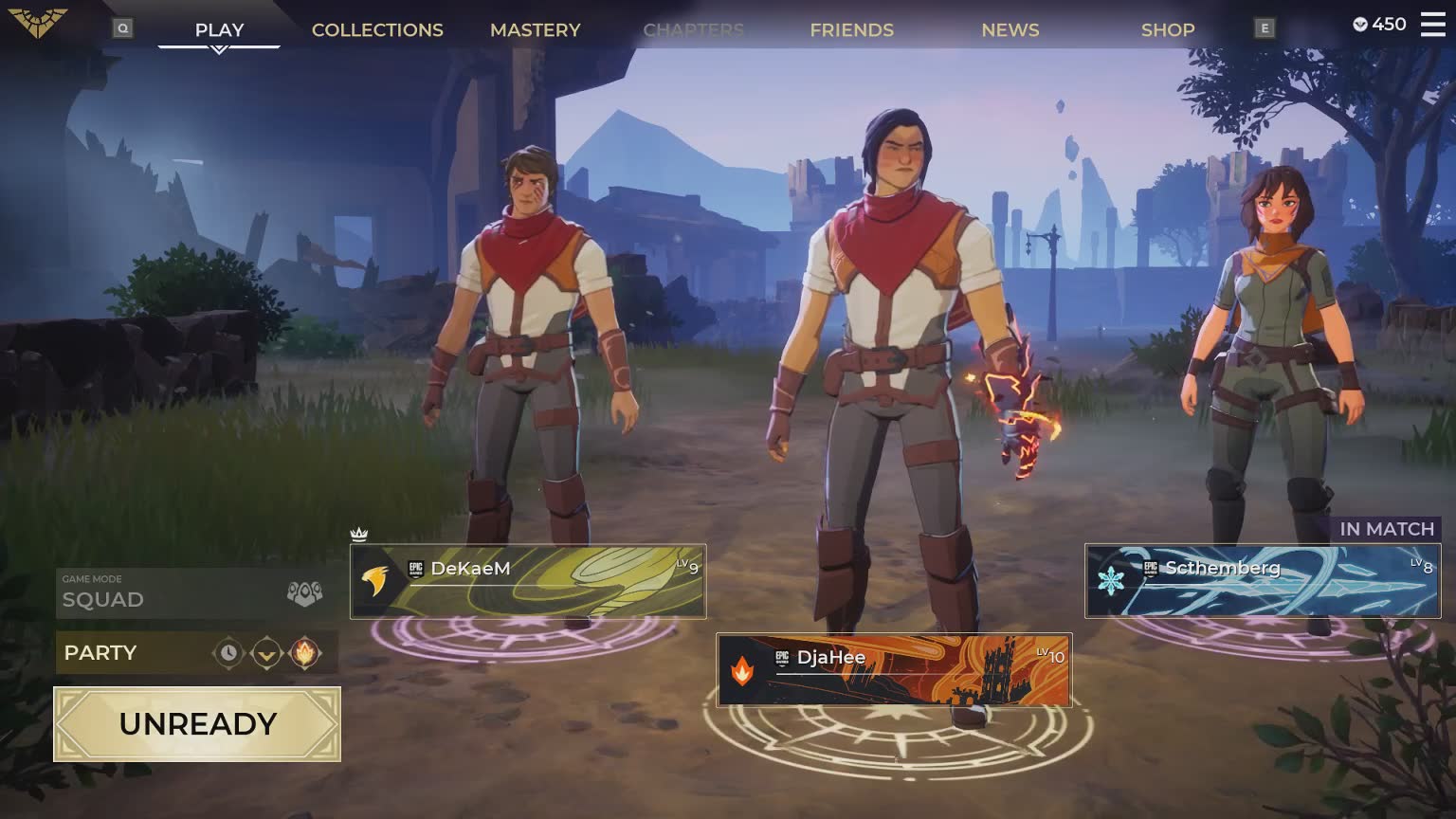Click the party flame icon

click(304, 653)
